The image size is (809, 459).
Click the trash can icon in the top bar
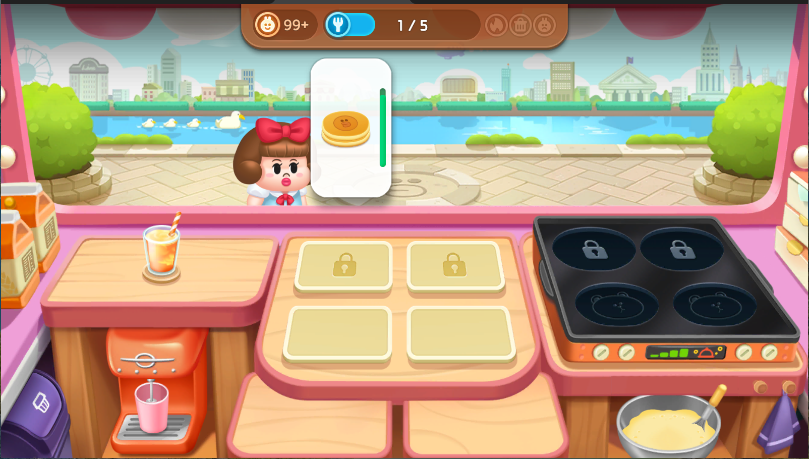pyautogui.click(x=520, y=25)
